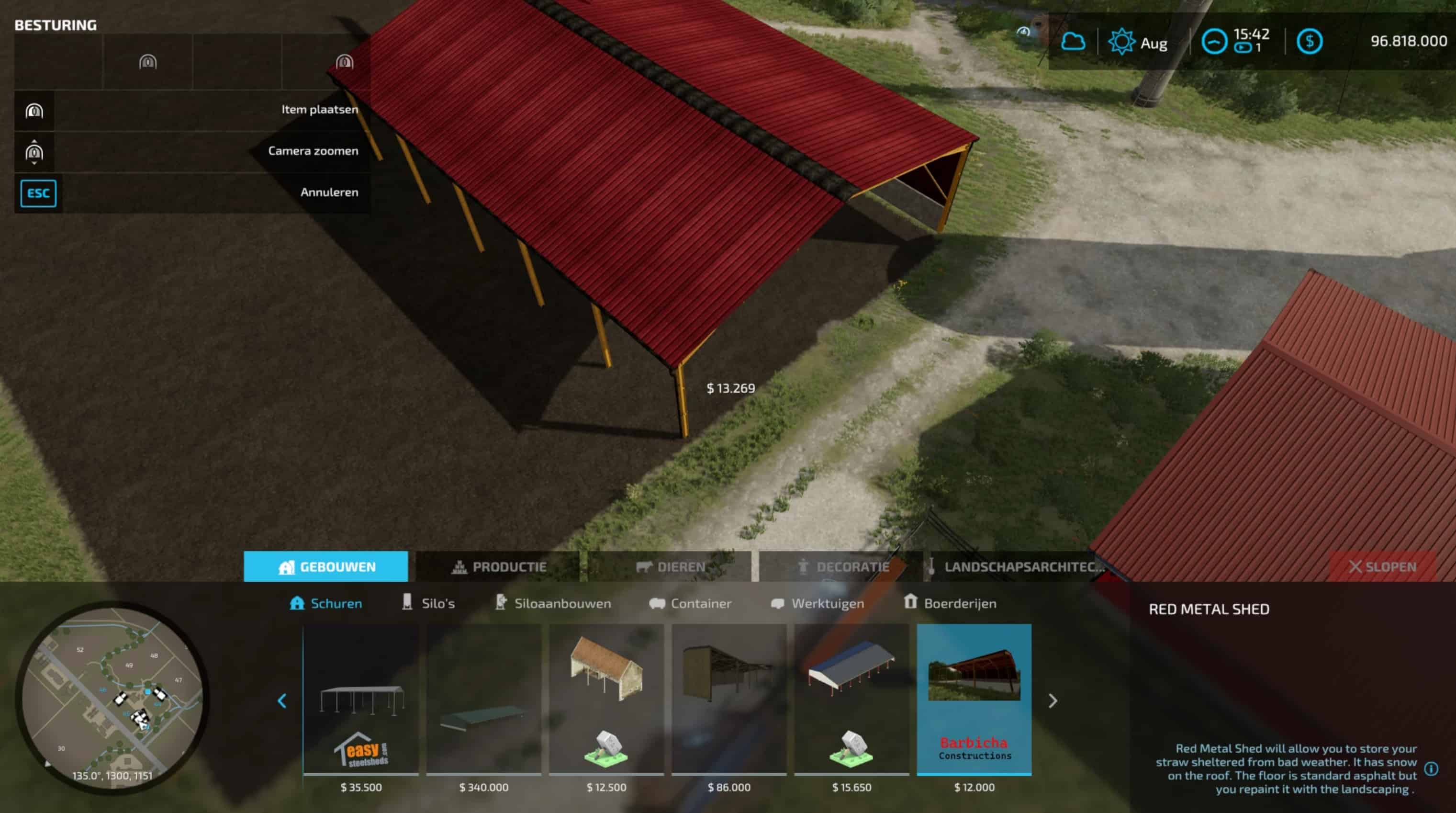This screenshot has height=813, width=1456.
Task: Show the Werktuigen subcategory
Action: click(818, 603)
